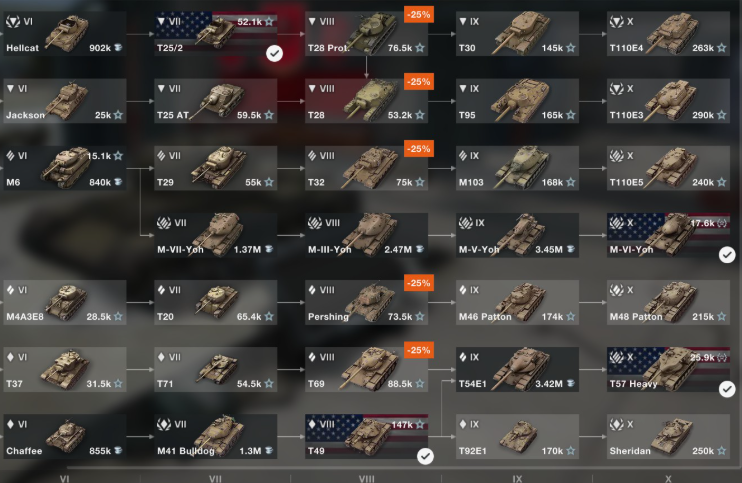
Task: Select the M6 heavy tank tile
Action: point(64,168)
